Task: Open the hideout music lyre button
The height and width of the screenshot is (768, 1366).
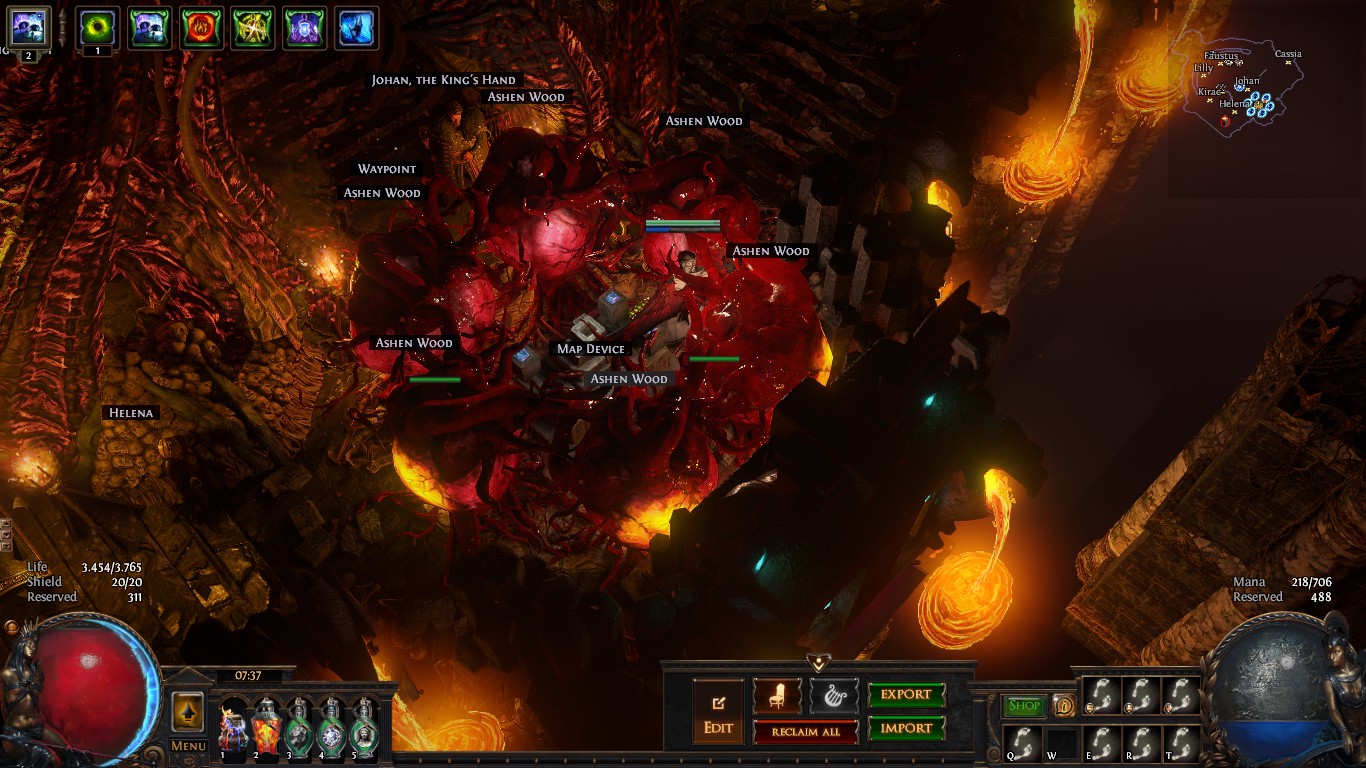Action: coord(834,696)
